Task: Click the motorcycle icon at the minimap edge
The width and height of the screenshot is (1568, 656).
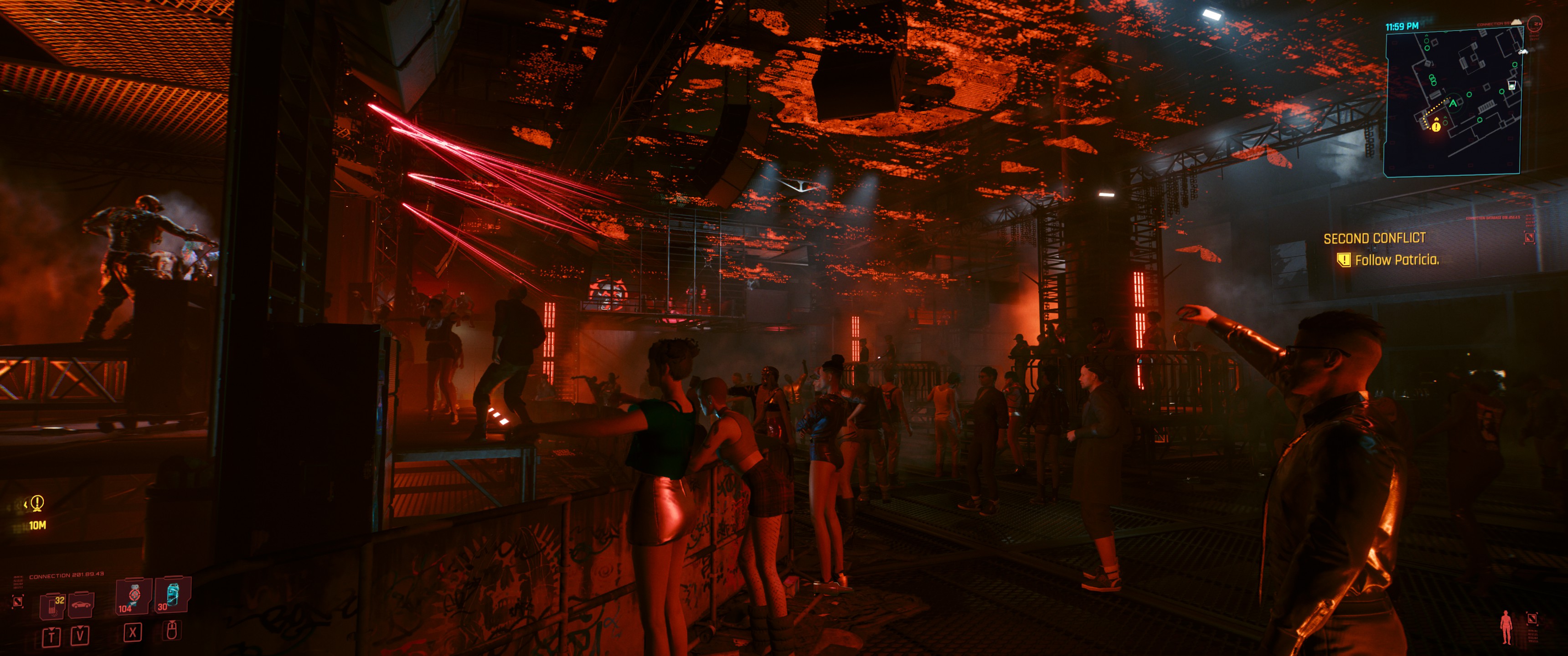Action: tap(1523, 52)
